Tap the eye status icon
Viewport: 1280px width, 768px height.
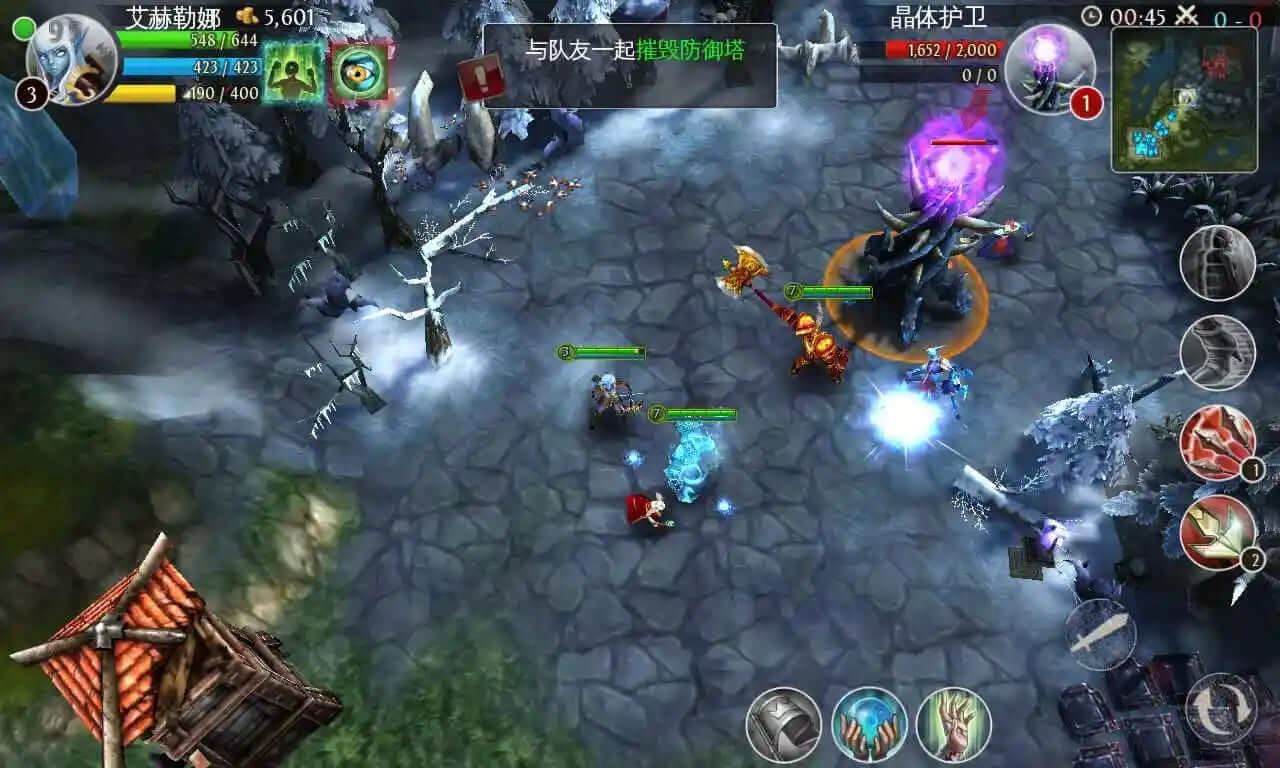[360, 71]
